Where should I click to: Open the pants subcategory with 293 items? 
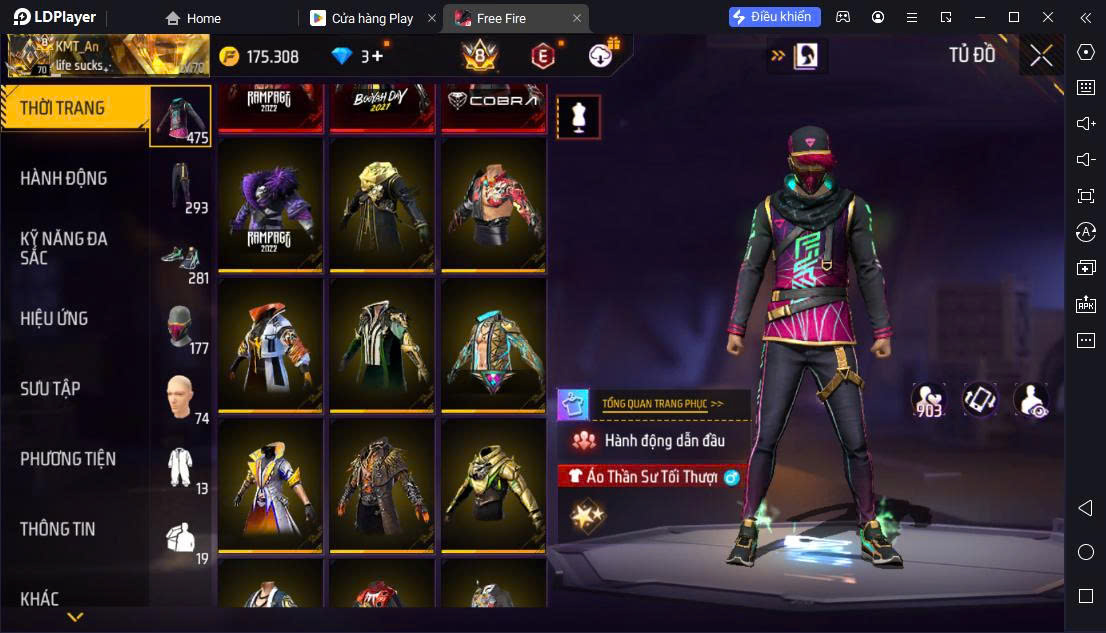pos(181,187)
